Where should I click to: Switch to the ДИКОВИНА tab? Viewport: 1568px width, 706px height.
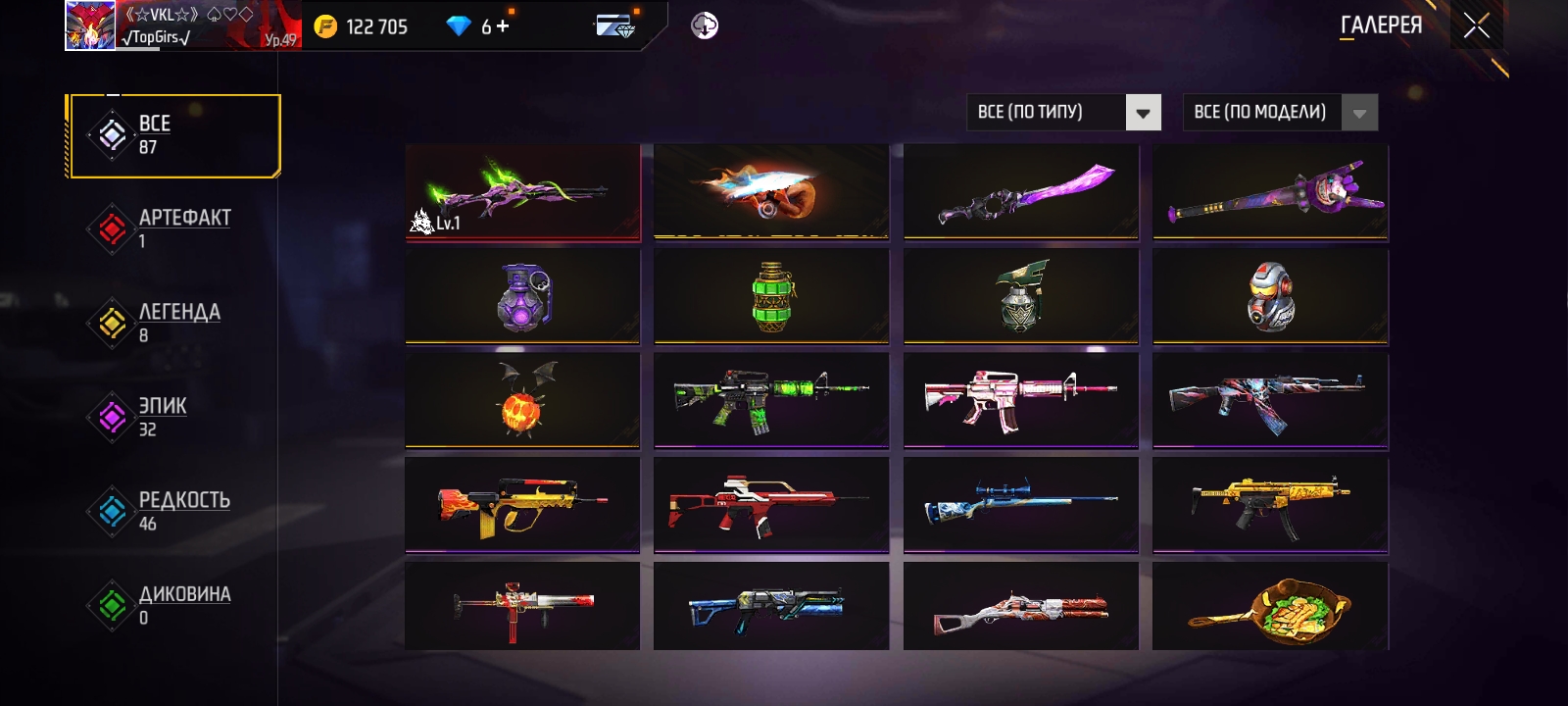pos(173,605)
